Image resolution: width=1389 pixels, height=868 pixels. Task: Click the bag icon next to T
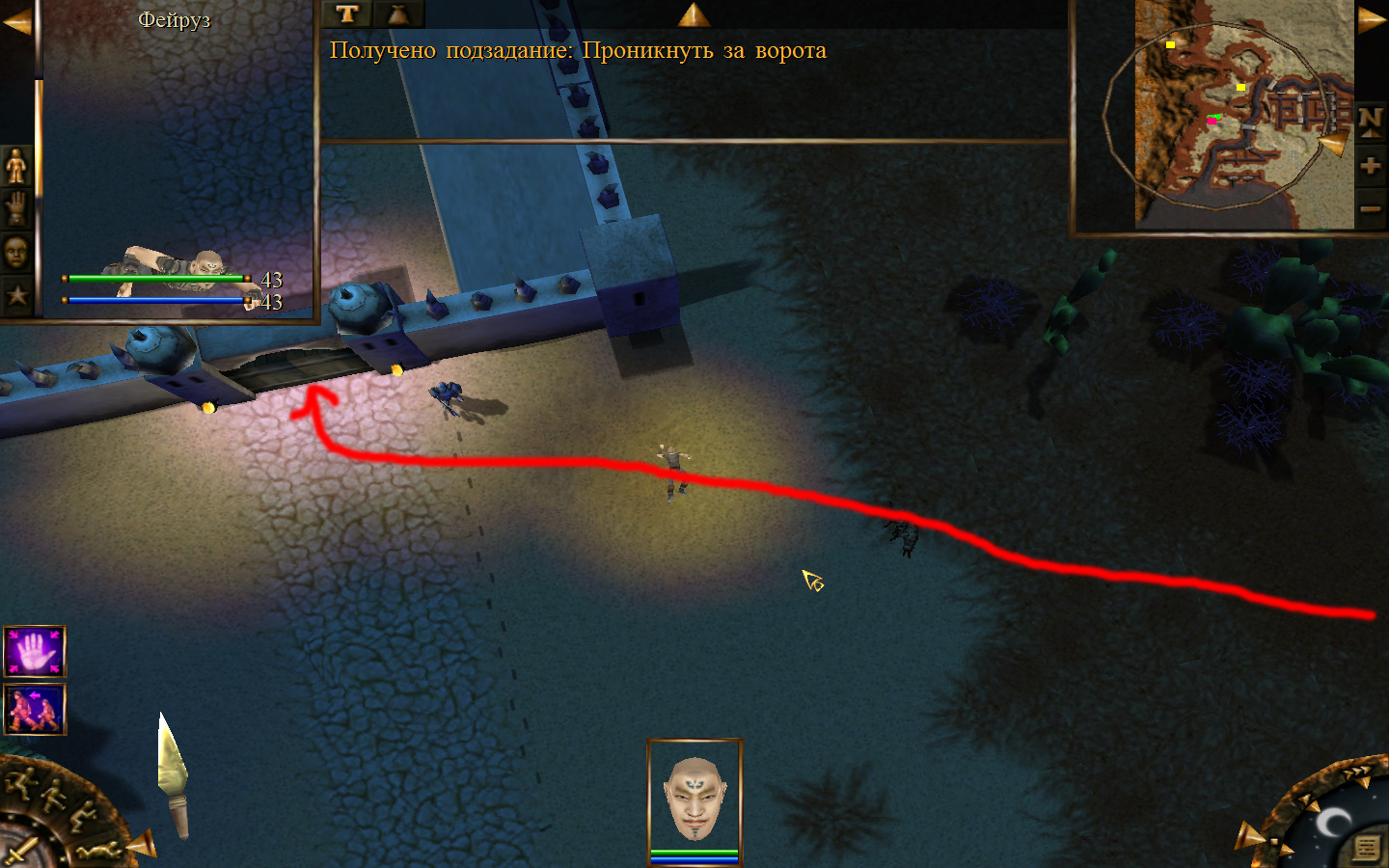coord(397,14)
